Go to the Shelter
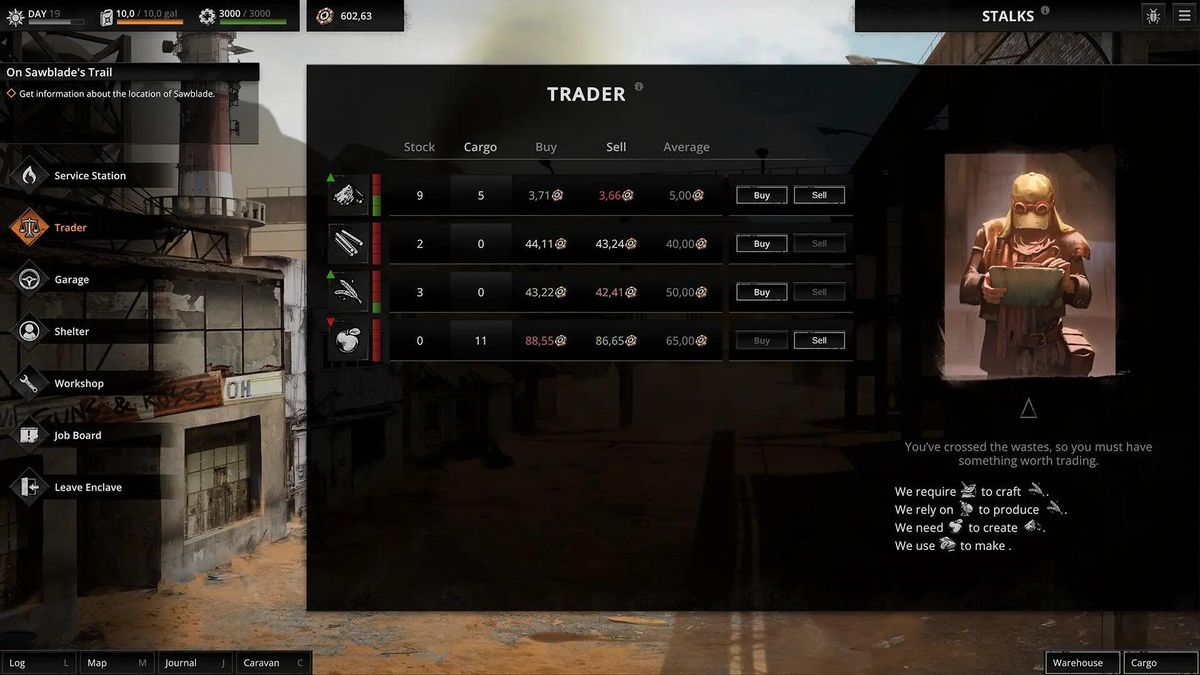 pos(71,332)
